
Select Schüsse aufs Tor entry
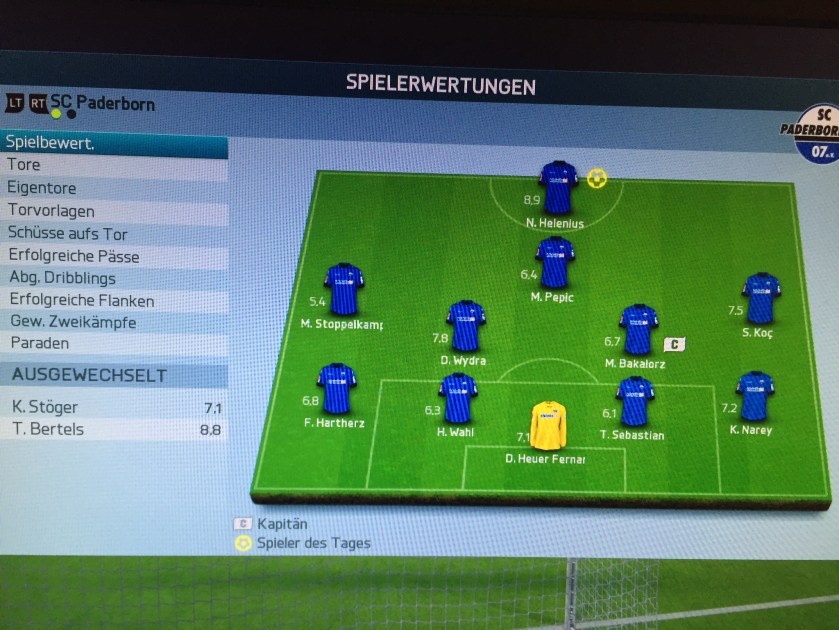pyautogui.click(x=110, y=234)
